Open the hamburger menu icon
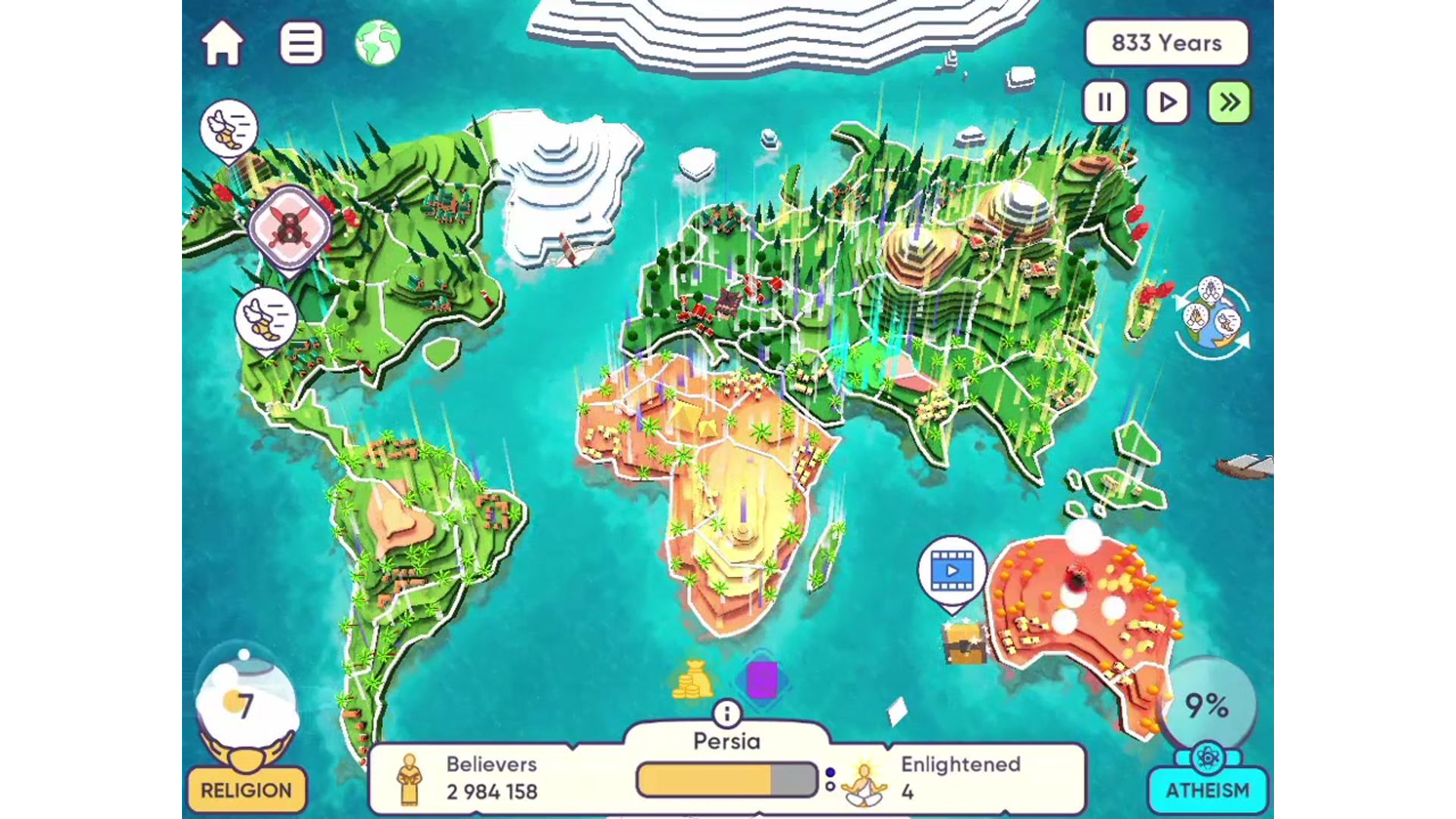The height and width of the screenshot is (819, 1456). [x=301, y=43]
